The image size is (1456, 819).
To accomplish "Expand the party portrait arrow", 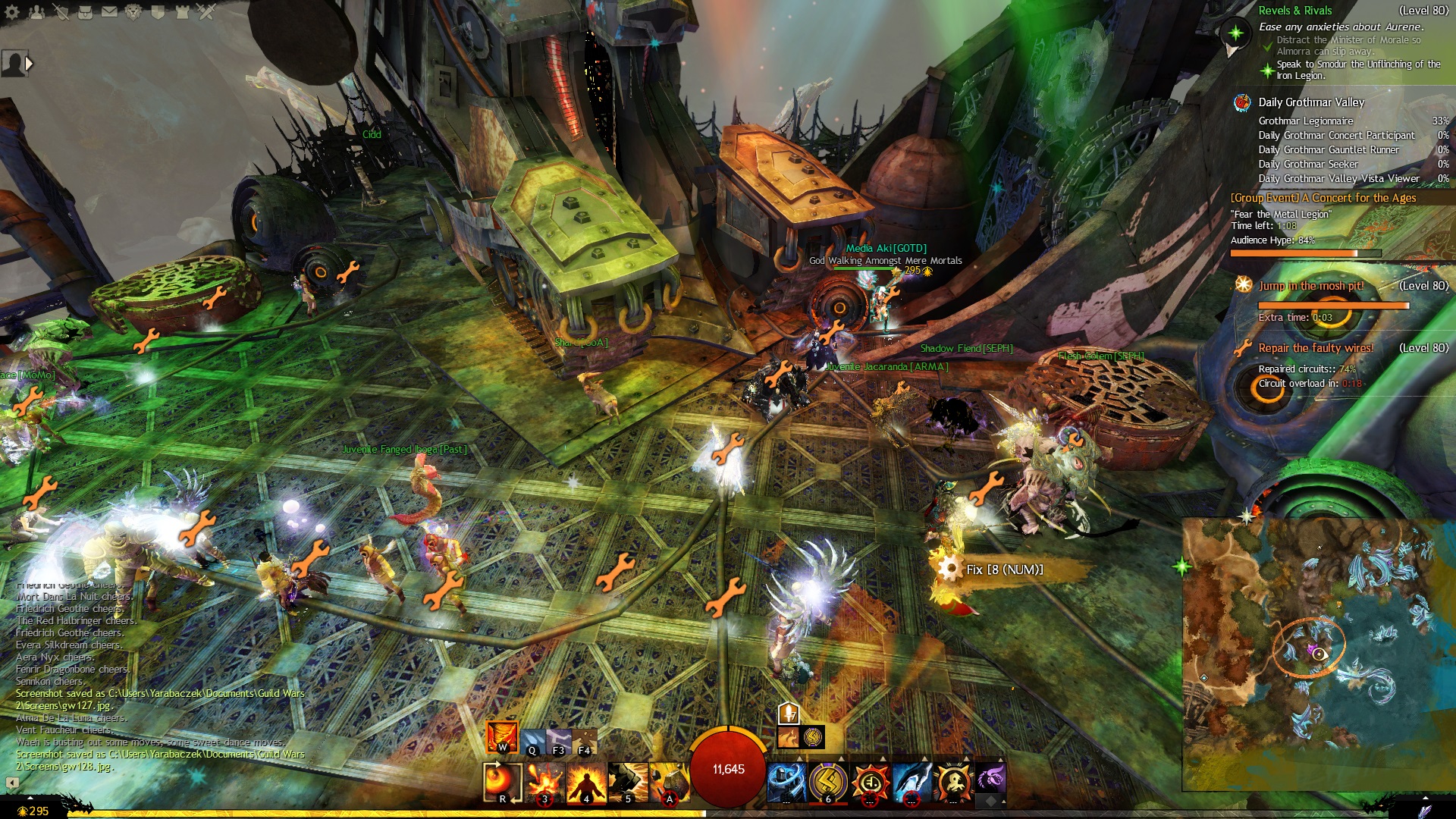I will click(29, 64).
